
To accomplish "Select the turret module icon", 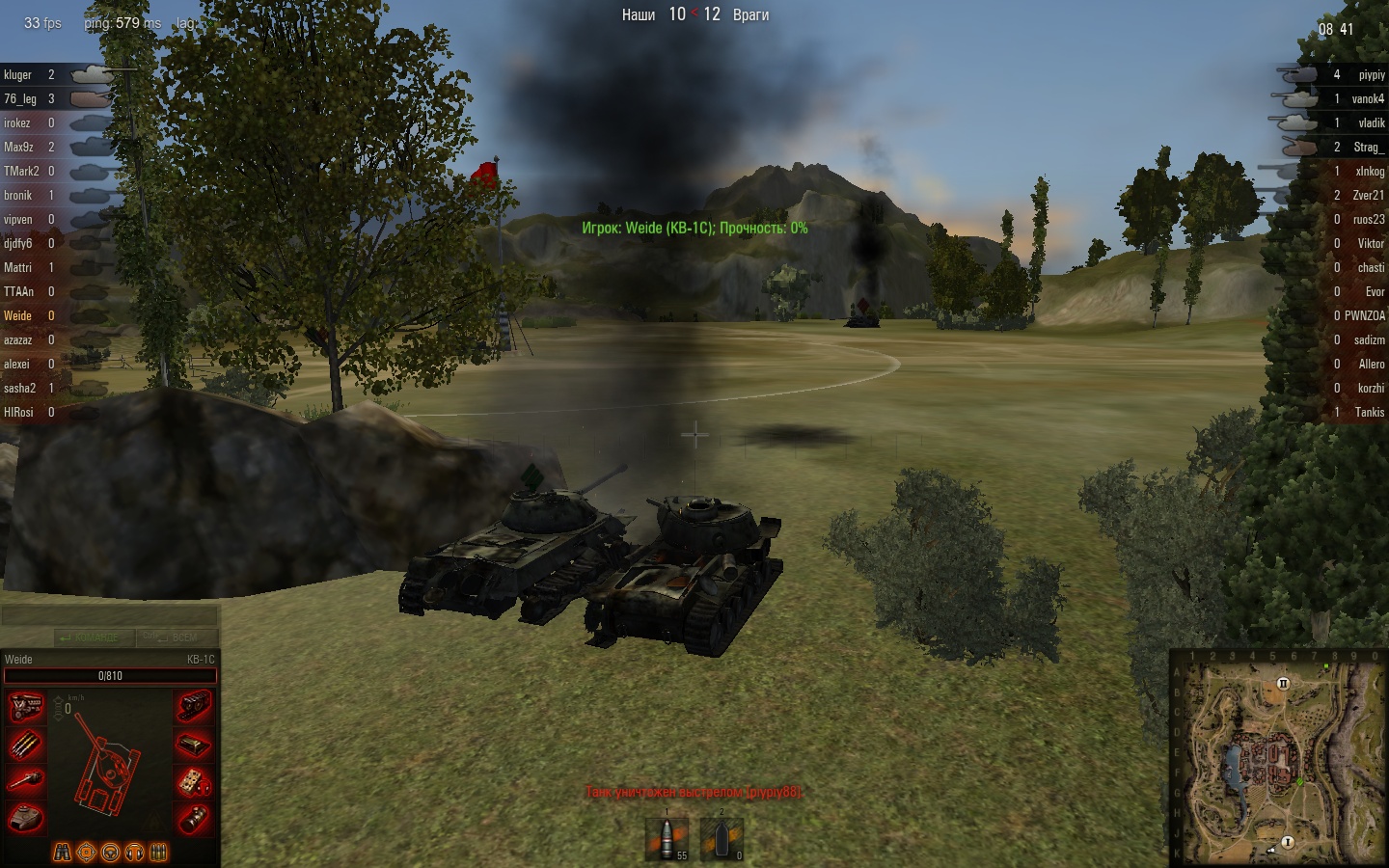I will click(x=26, y=818).
